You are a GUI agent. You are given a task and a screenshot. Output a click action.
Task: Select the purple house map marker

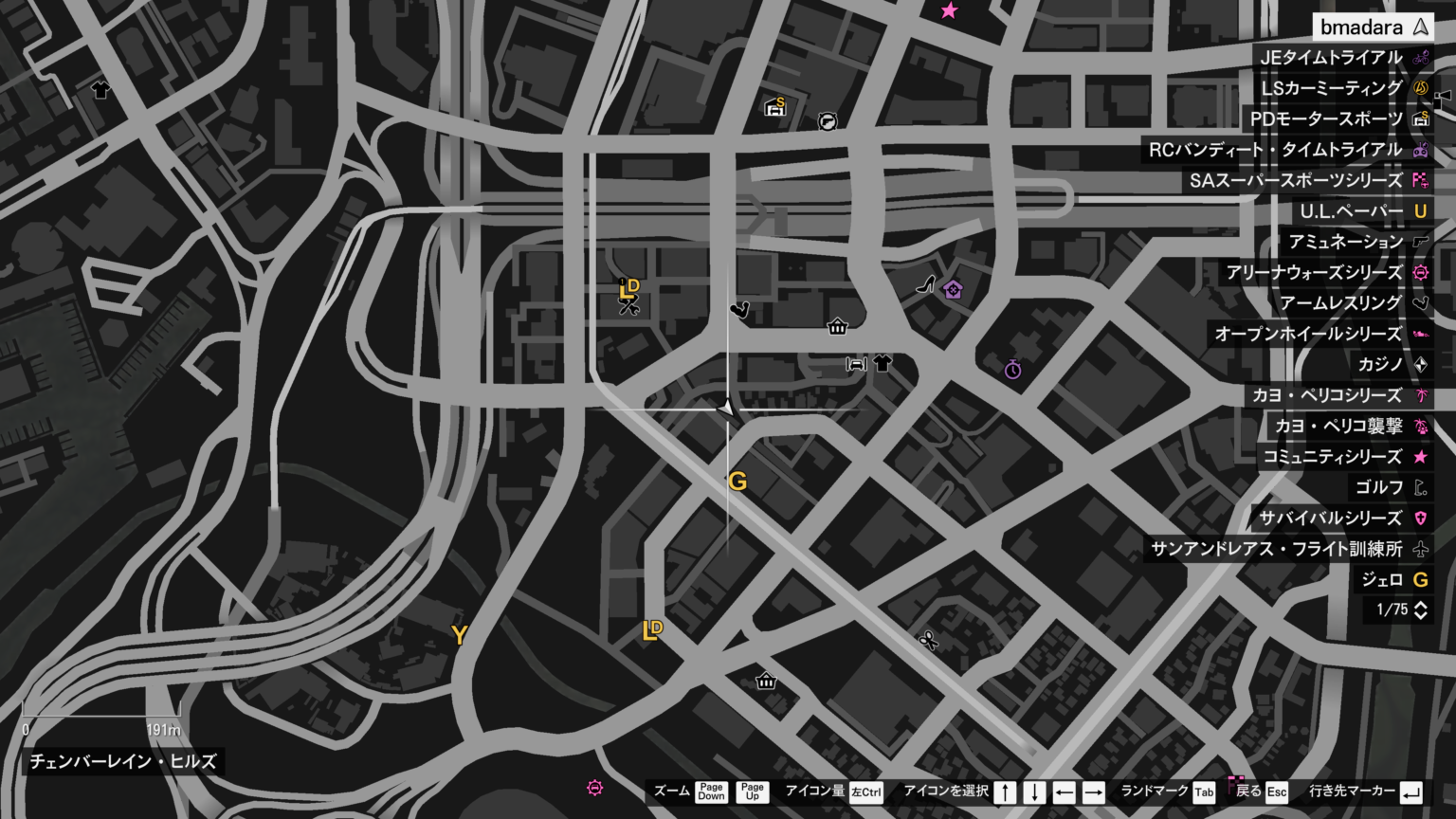pyautogui.click(x=953, y=290)
